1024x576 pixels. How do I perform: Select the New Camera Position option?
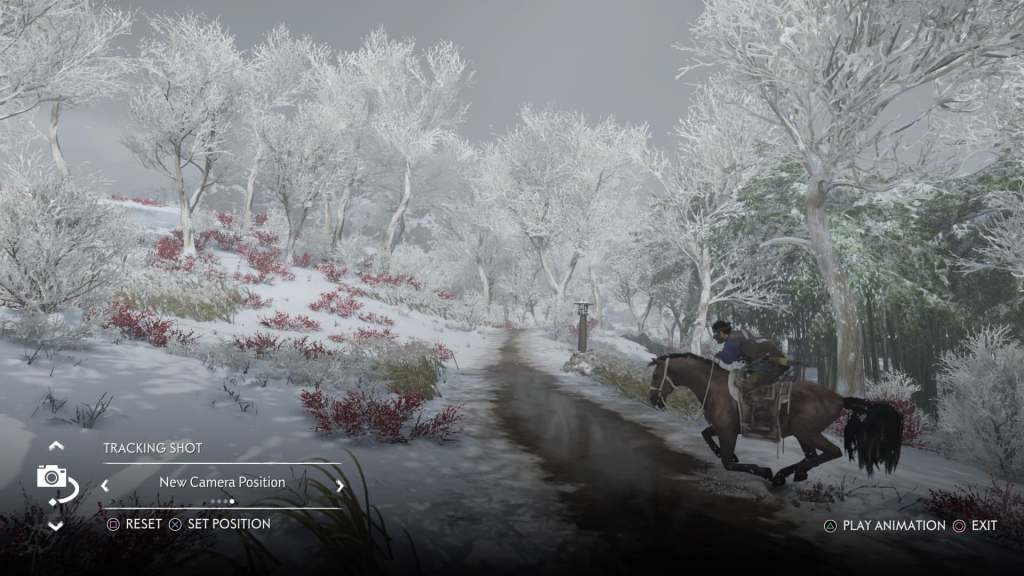coord(222,482)
